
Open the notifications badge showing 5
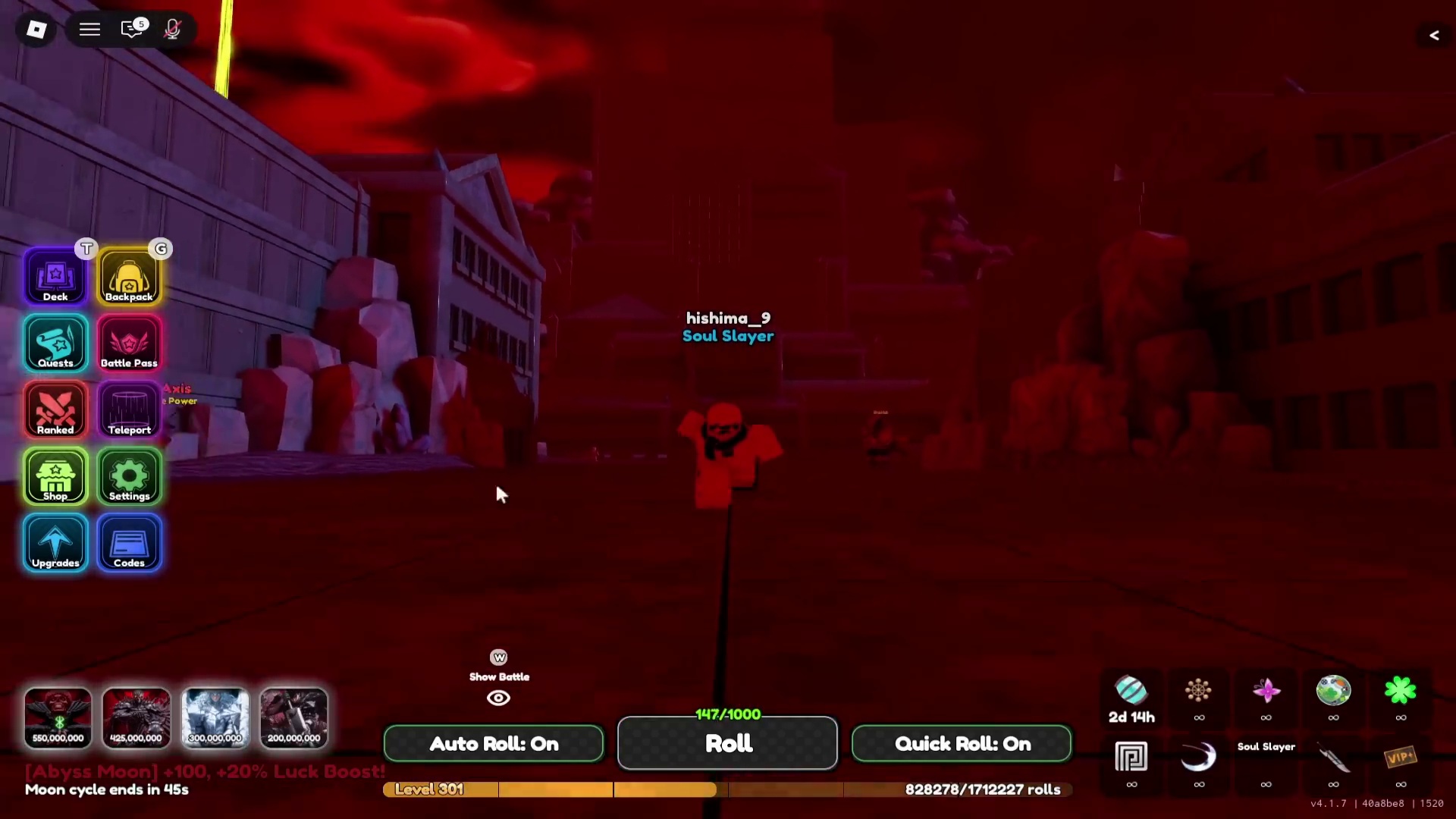pyautogui.click(x=133, y=29)
